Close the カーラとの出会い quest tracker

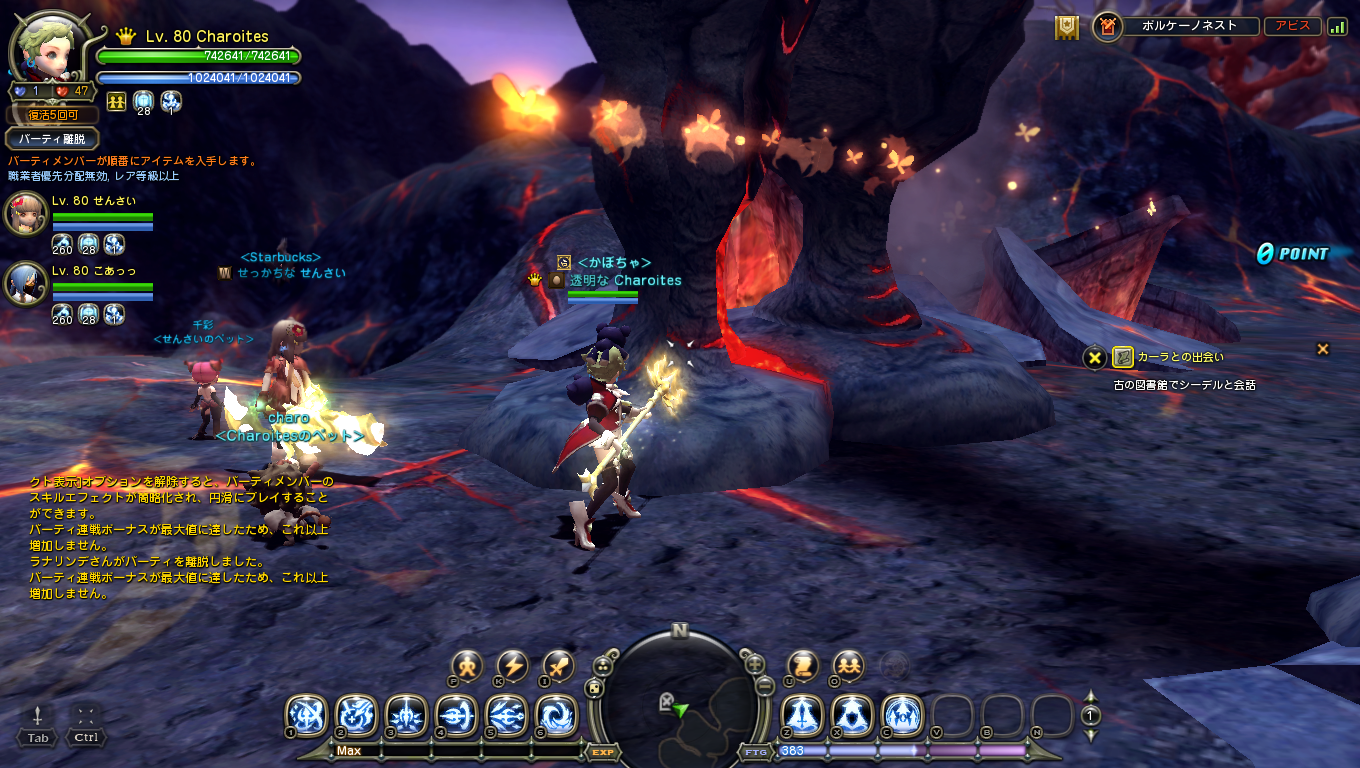(x=1322, y=349)
